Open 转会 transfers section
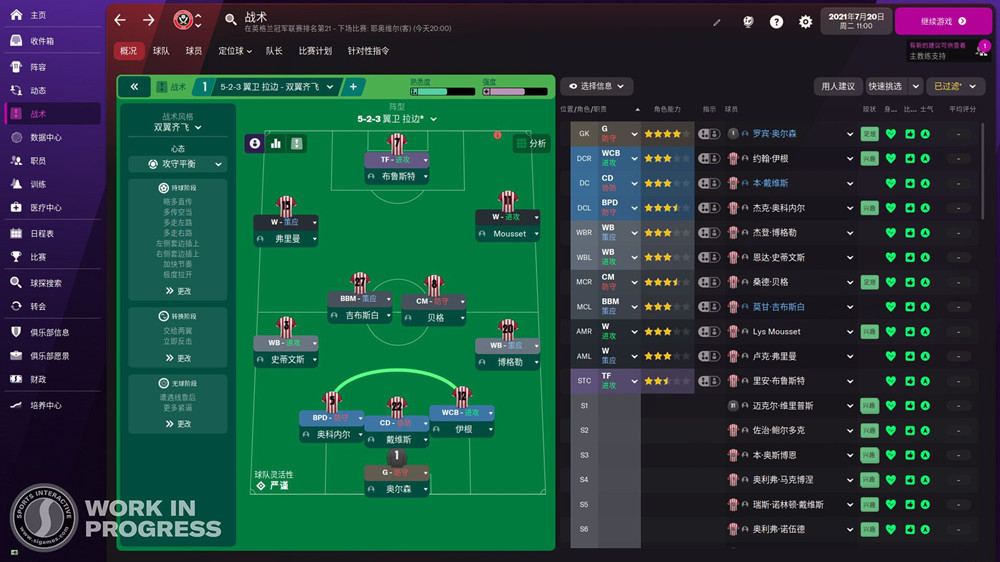Image resolution: width=1000 pixels, height=562 pixels. pos(38,306)
